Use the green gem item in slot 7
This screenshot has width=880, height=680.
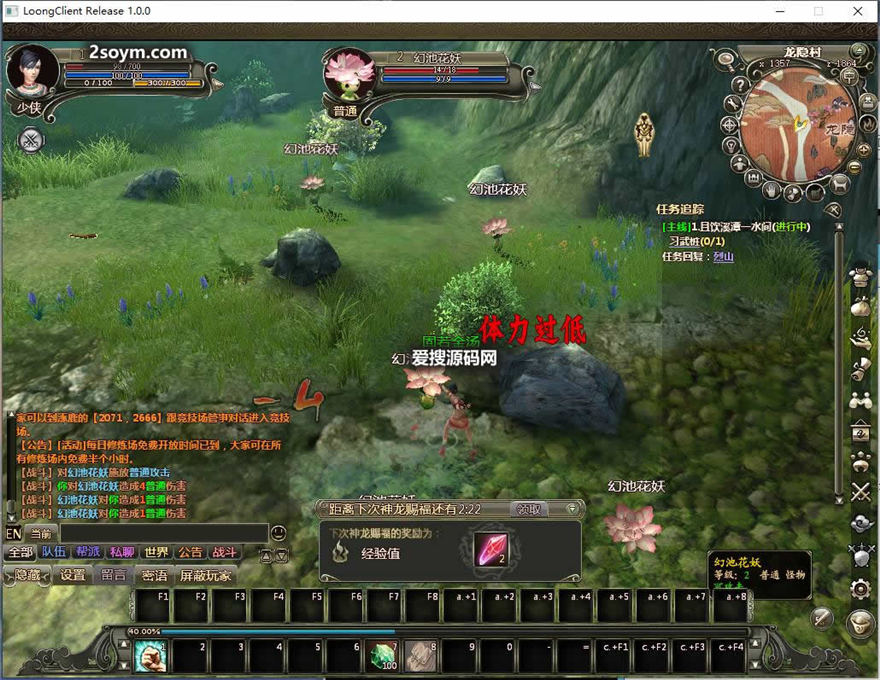(x=383, y=655)
